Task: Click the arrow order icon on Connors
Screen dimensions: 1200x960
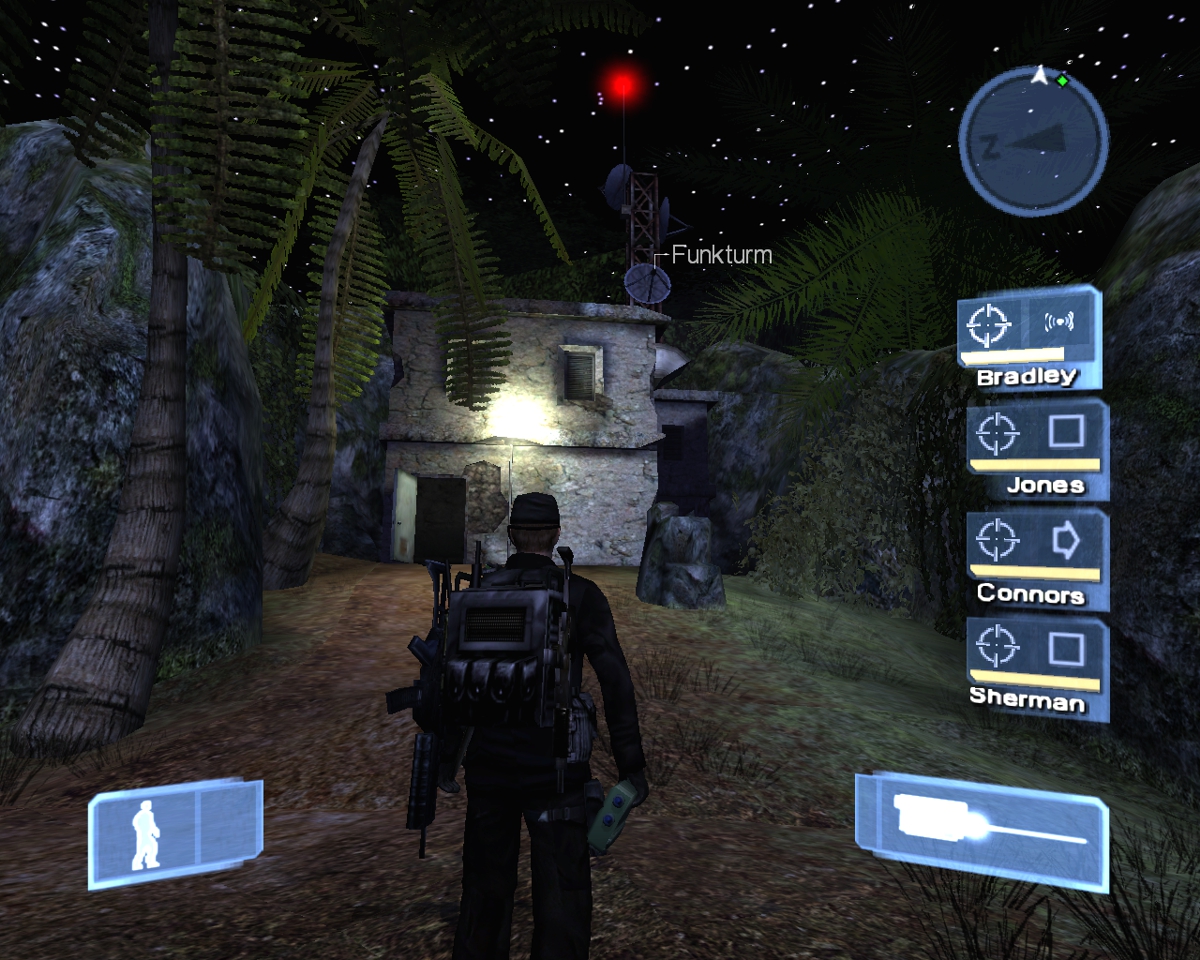Action: click(1067, 542)
